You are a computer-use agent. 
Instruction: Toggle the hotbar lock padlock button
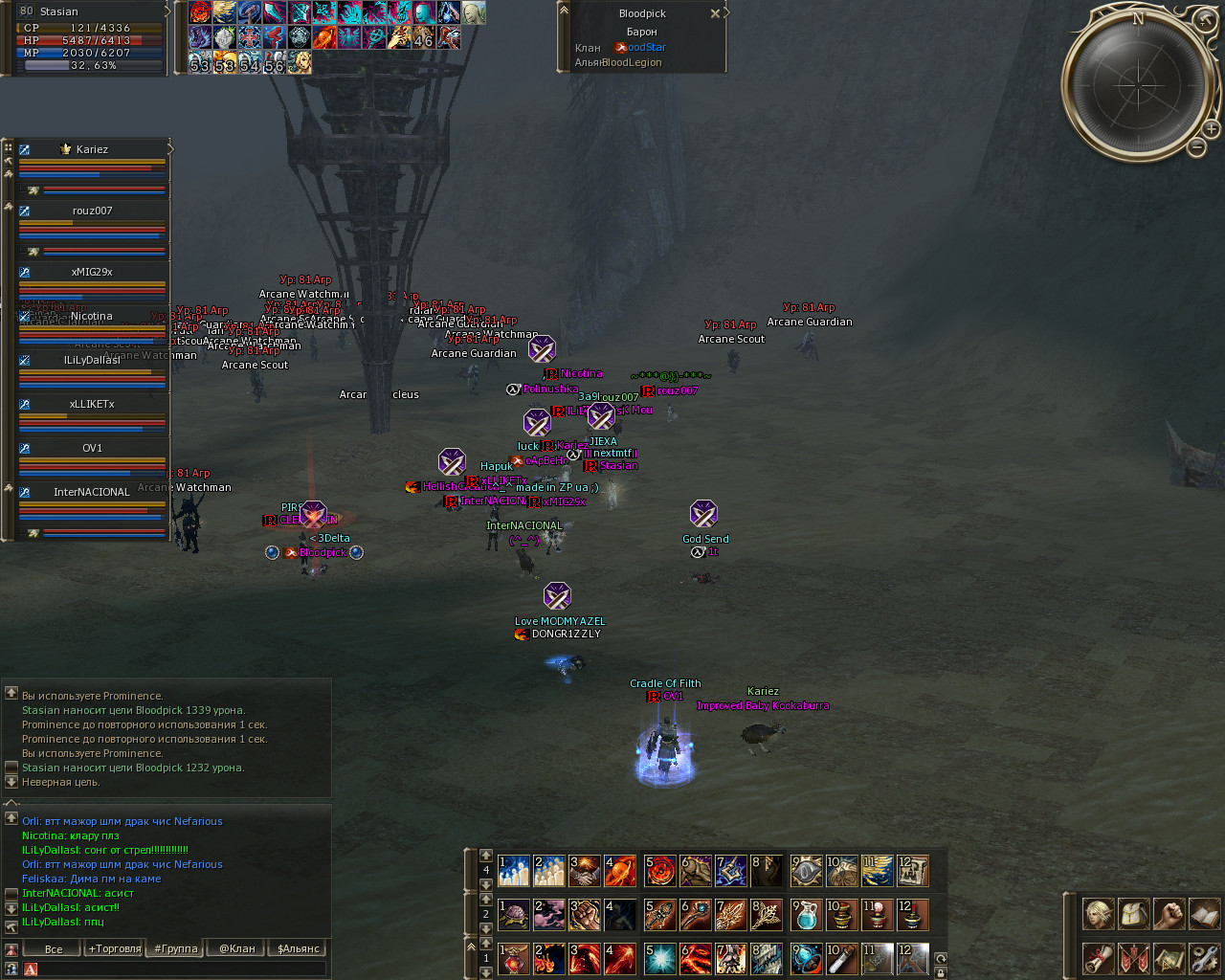click(941, 972)
